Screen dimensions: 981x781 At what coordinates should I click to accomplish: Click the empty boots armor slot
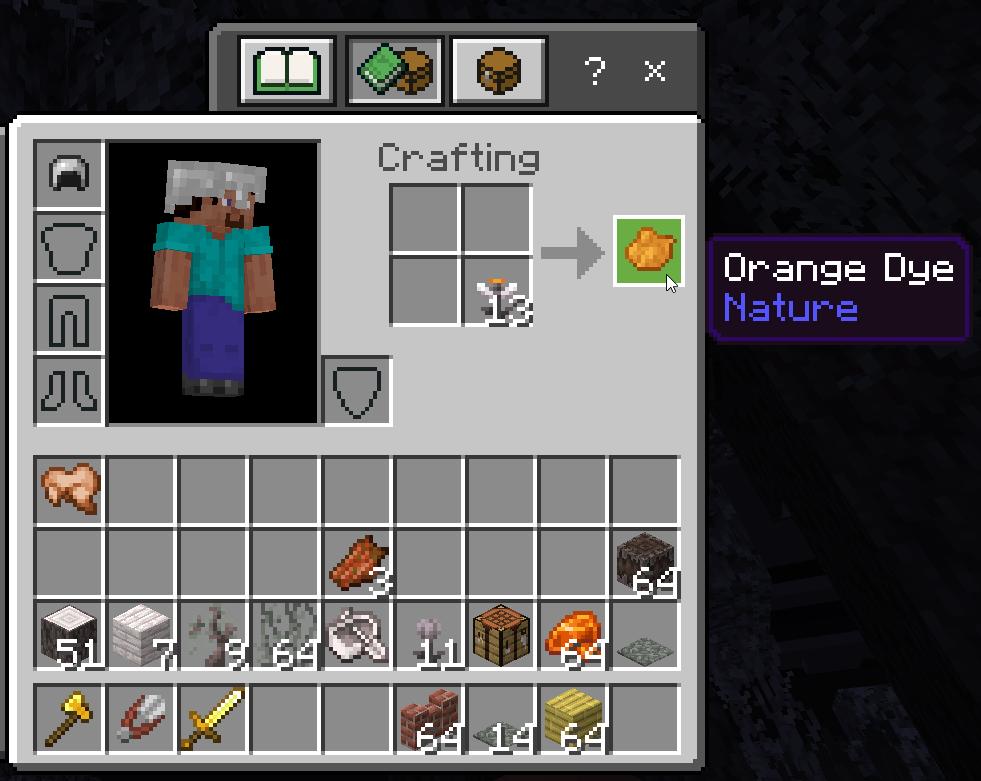[69, 391]
